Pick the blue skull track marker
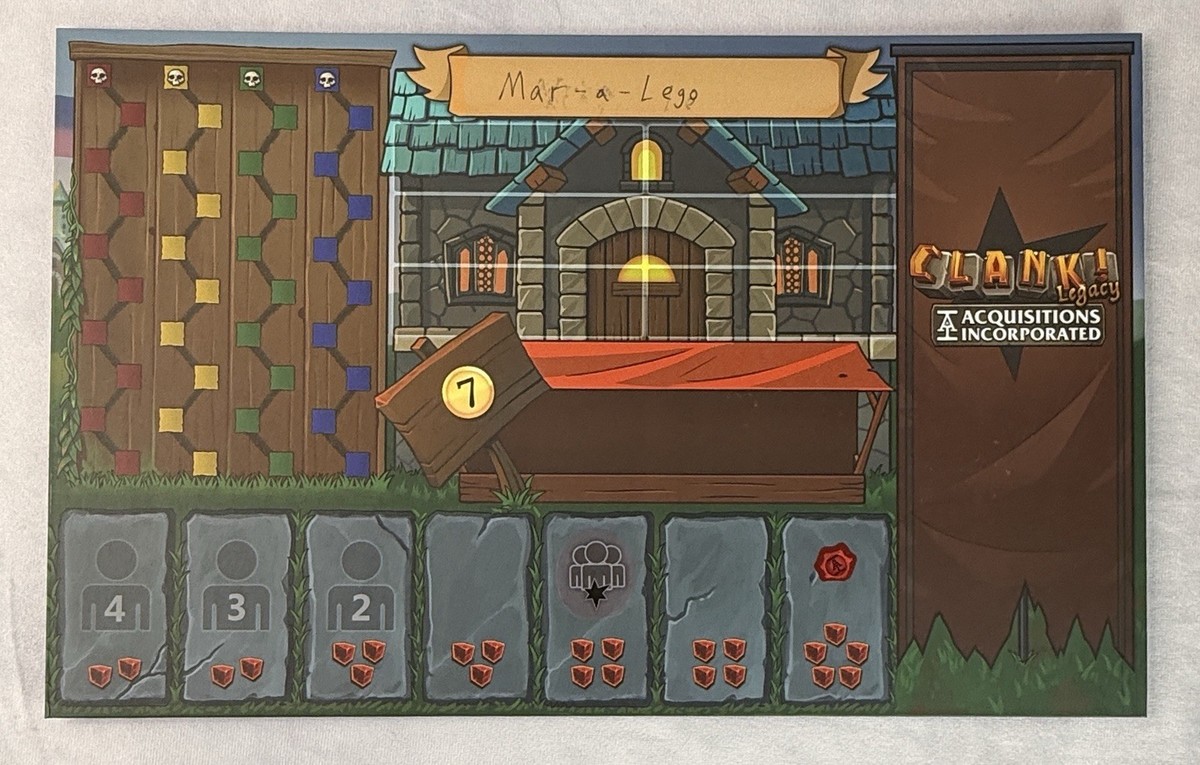Viewport: 1200px width, 765px height. (326, 79)
